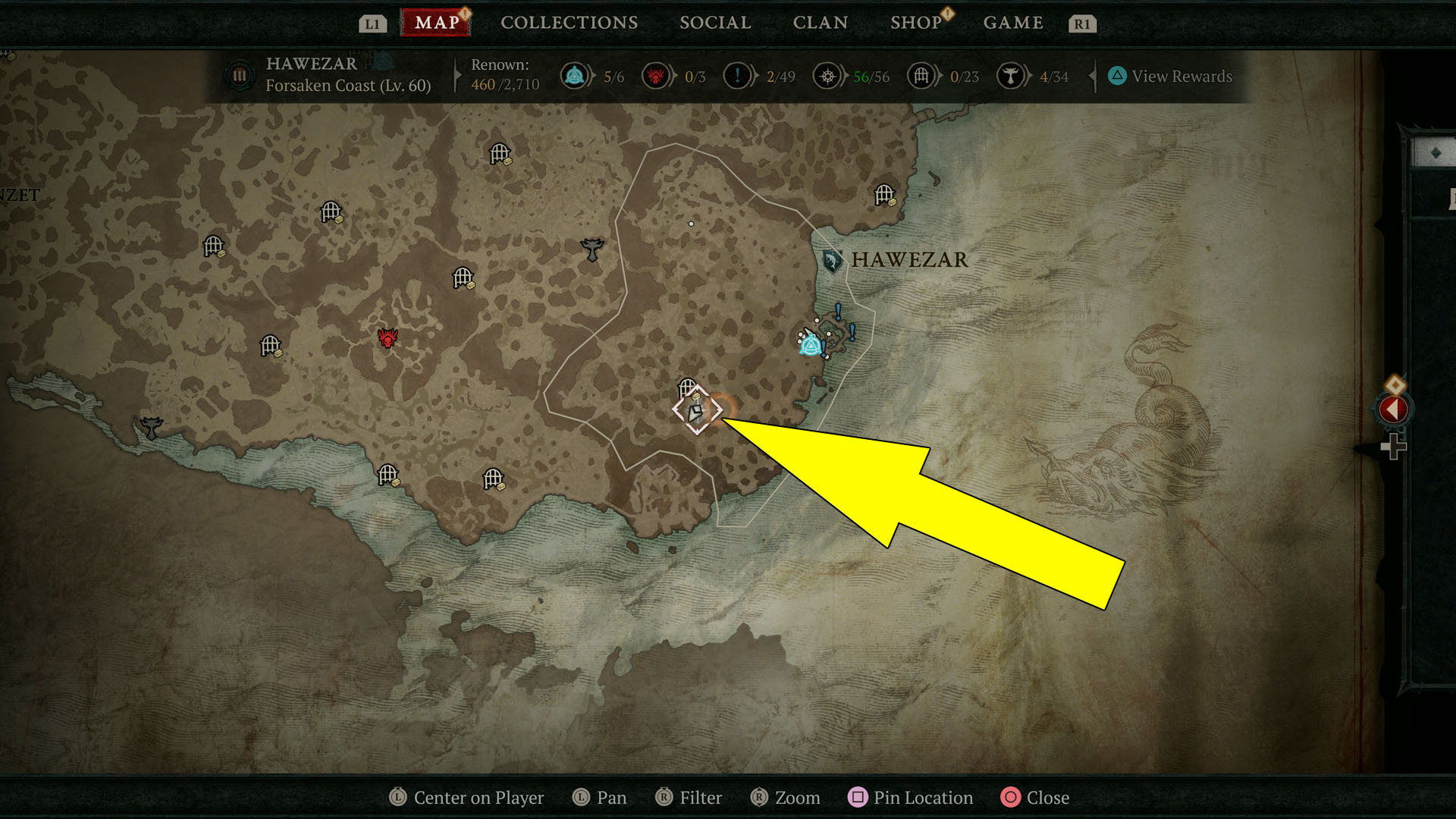Select the red stronghold skull marker
The width and height of the screenshot is (1456, 819).
tap(388, 338)
